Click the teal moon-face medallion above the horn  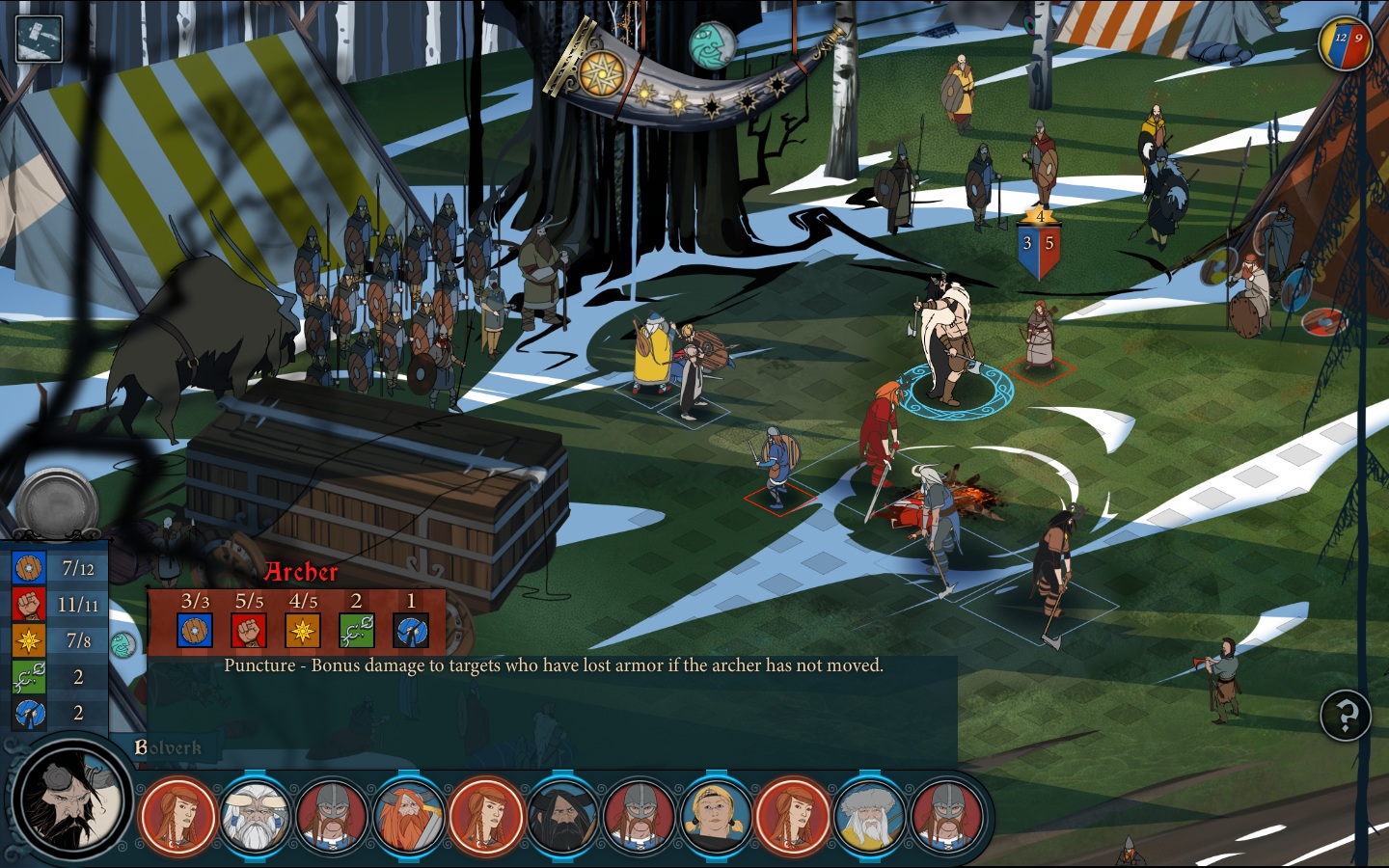(712, 44)
